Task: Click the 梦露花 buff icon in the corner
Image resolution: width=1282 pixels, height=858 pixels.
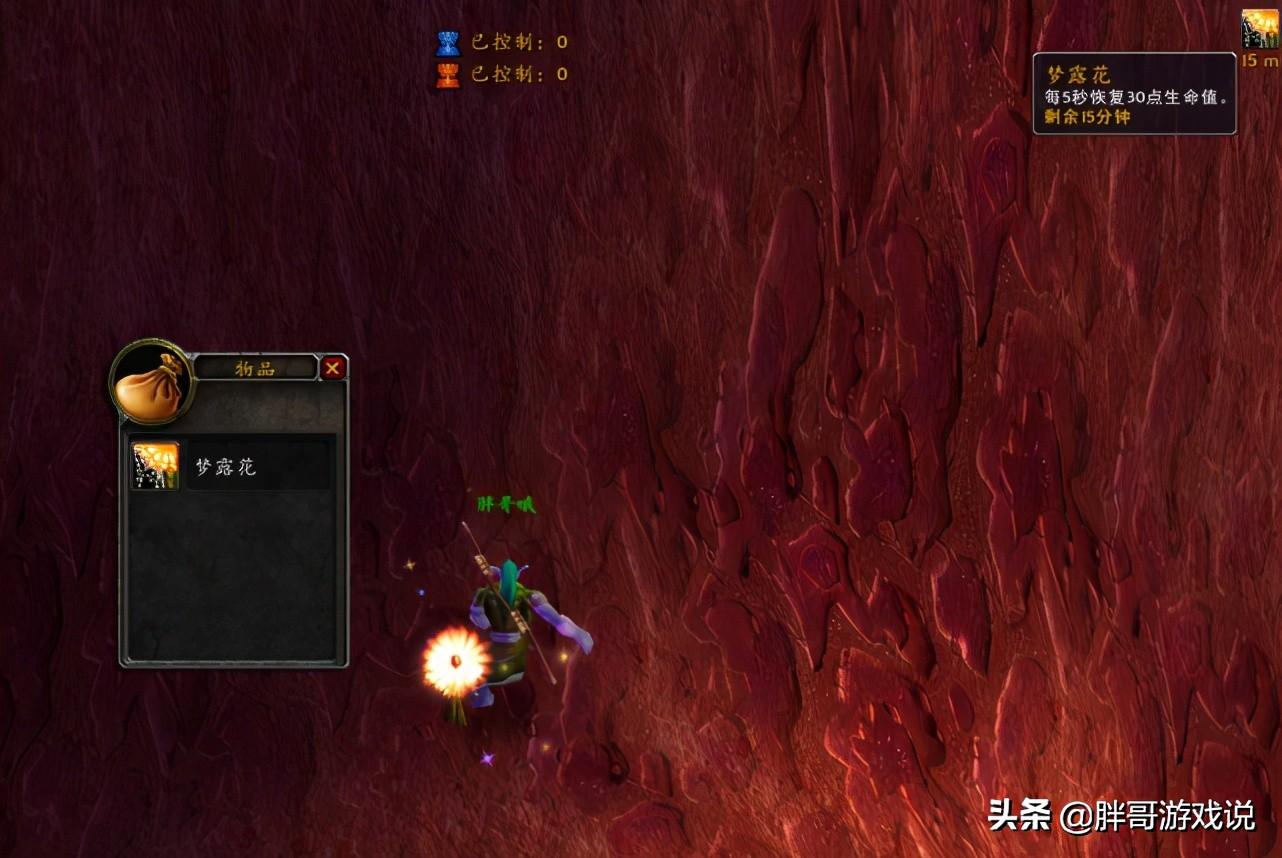Action: coord(1260,29)
